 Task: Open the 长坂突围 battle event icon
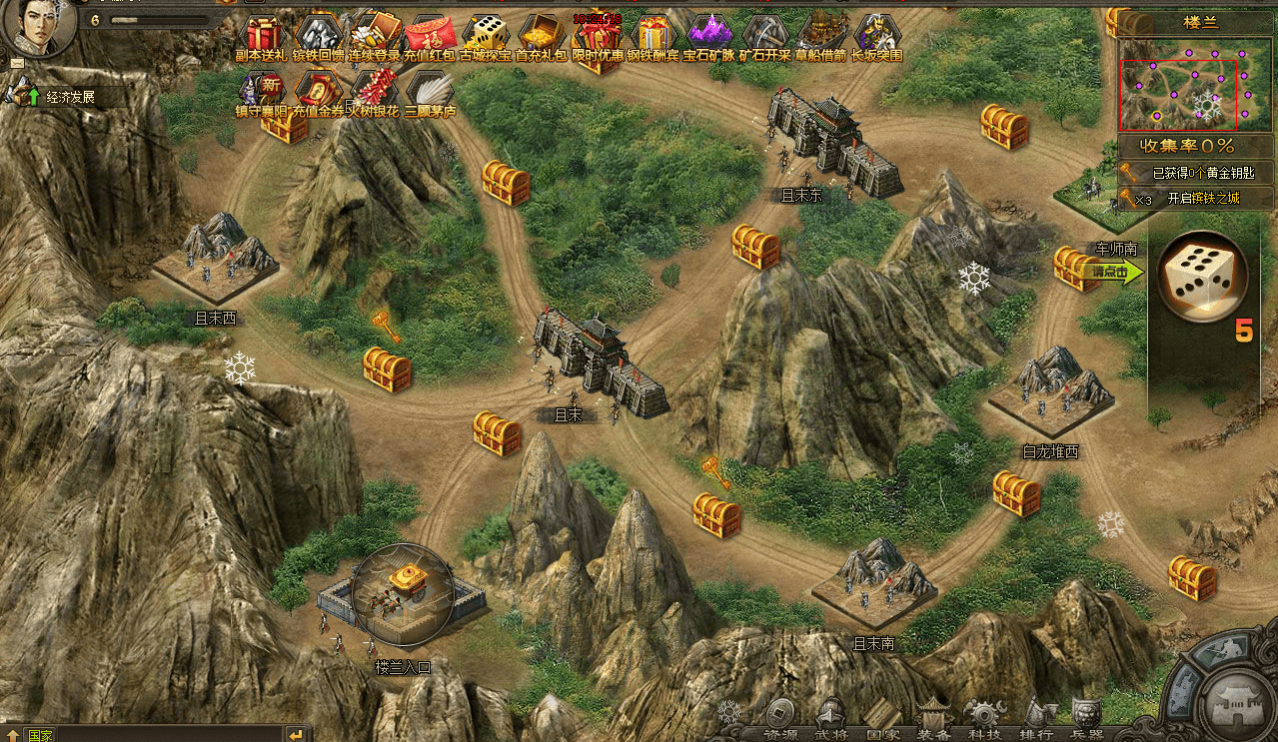[876, 34]
